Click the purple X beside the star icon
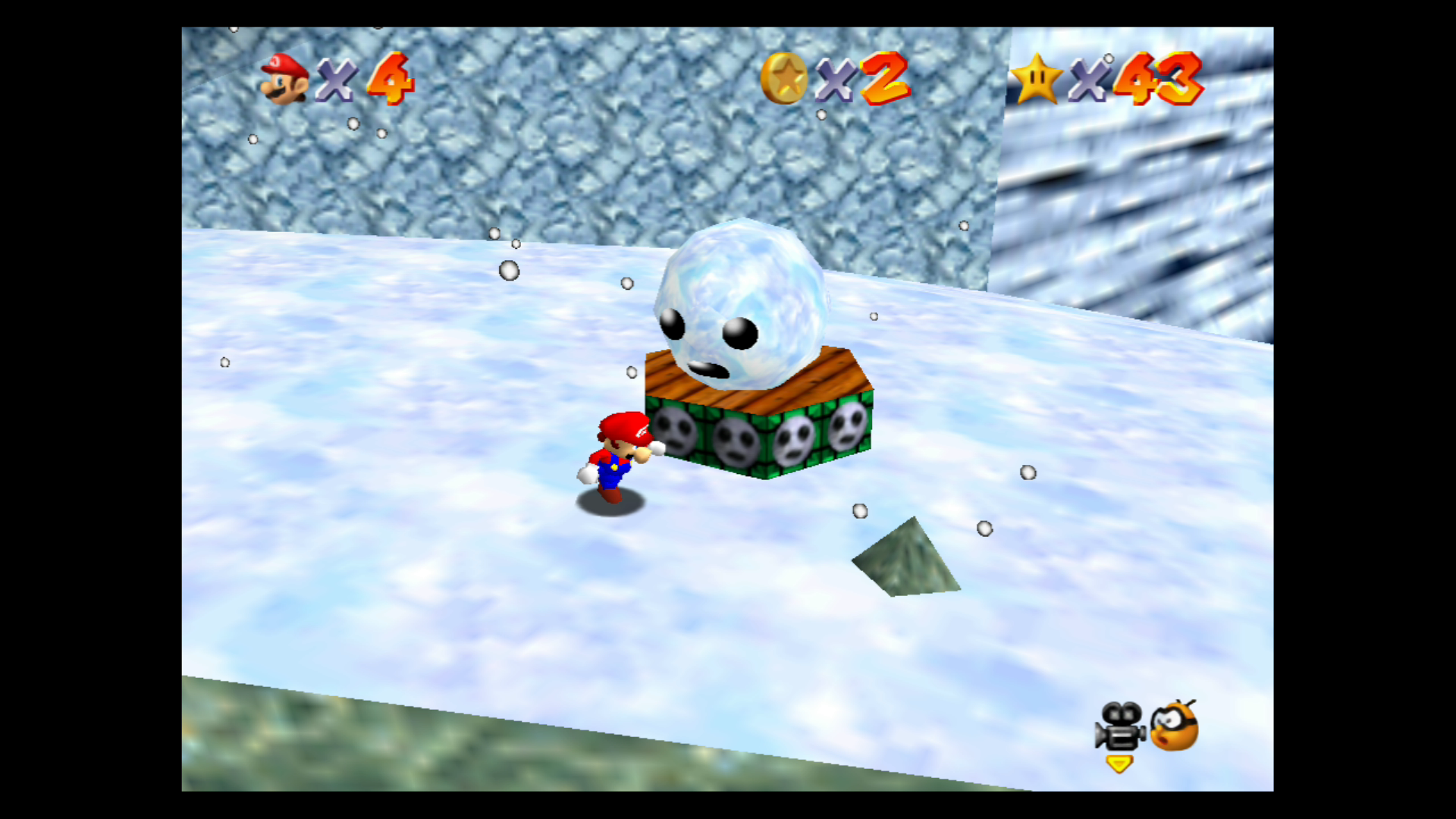 [x=1090, y=78]
